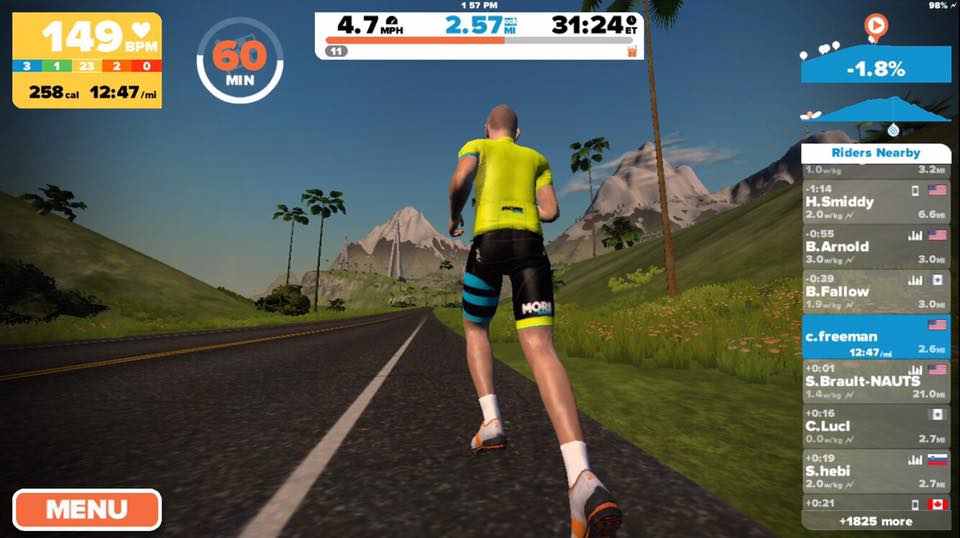This screenshot has width=960, height=538.
Task: Select H.Smiddy in Riders Nearby
Action: pyautogui.click(x=862, y=202)
